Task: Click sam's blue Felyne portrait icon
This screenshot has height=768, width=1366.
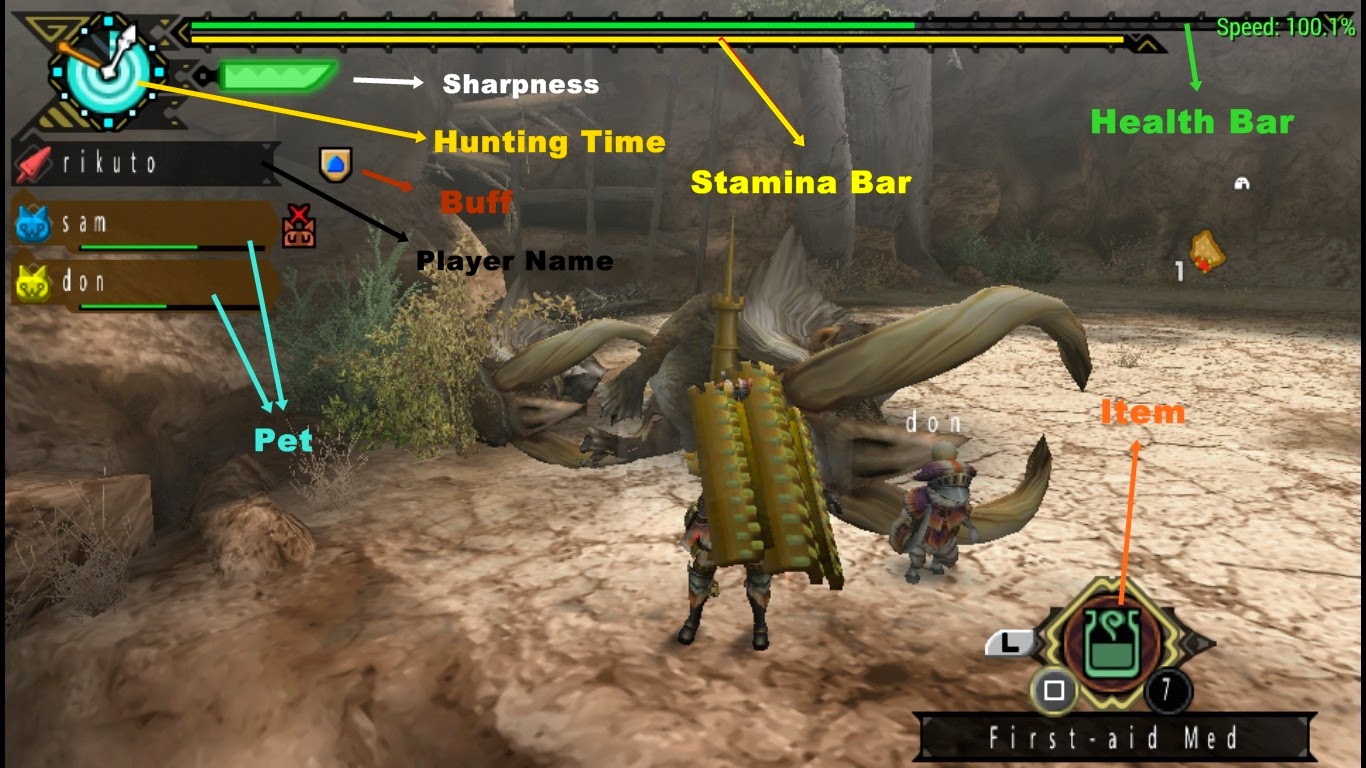Action: [32, 224]
